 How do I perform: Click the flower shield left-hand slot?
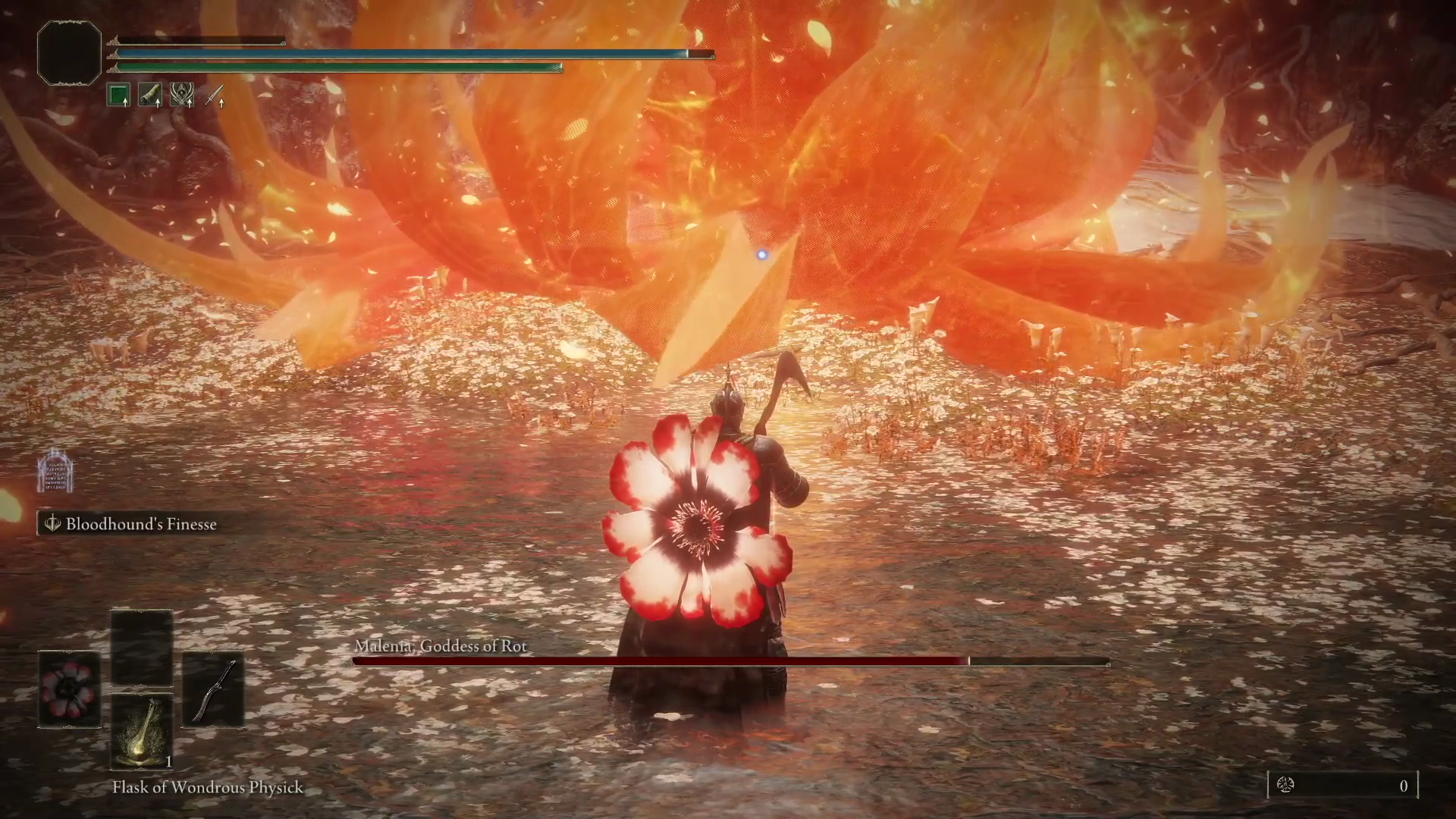click(x=70, y=689)
